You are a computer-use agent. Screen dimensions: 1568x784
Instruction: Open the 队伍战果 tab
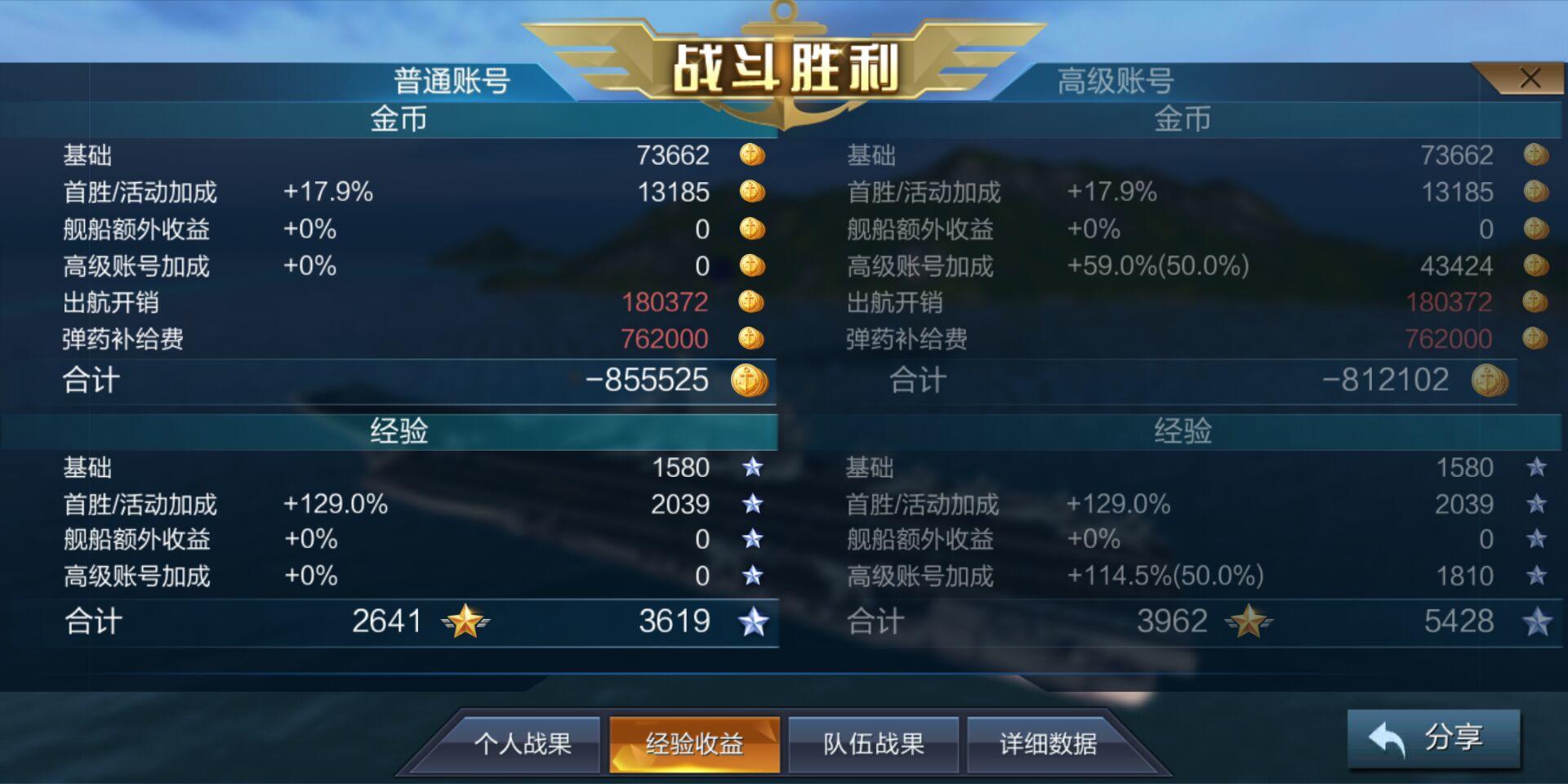[872, 745]
